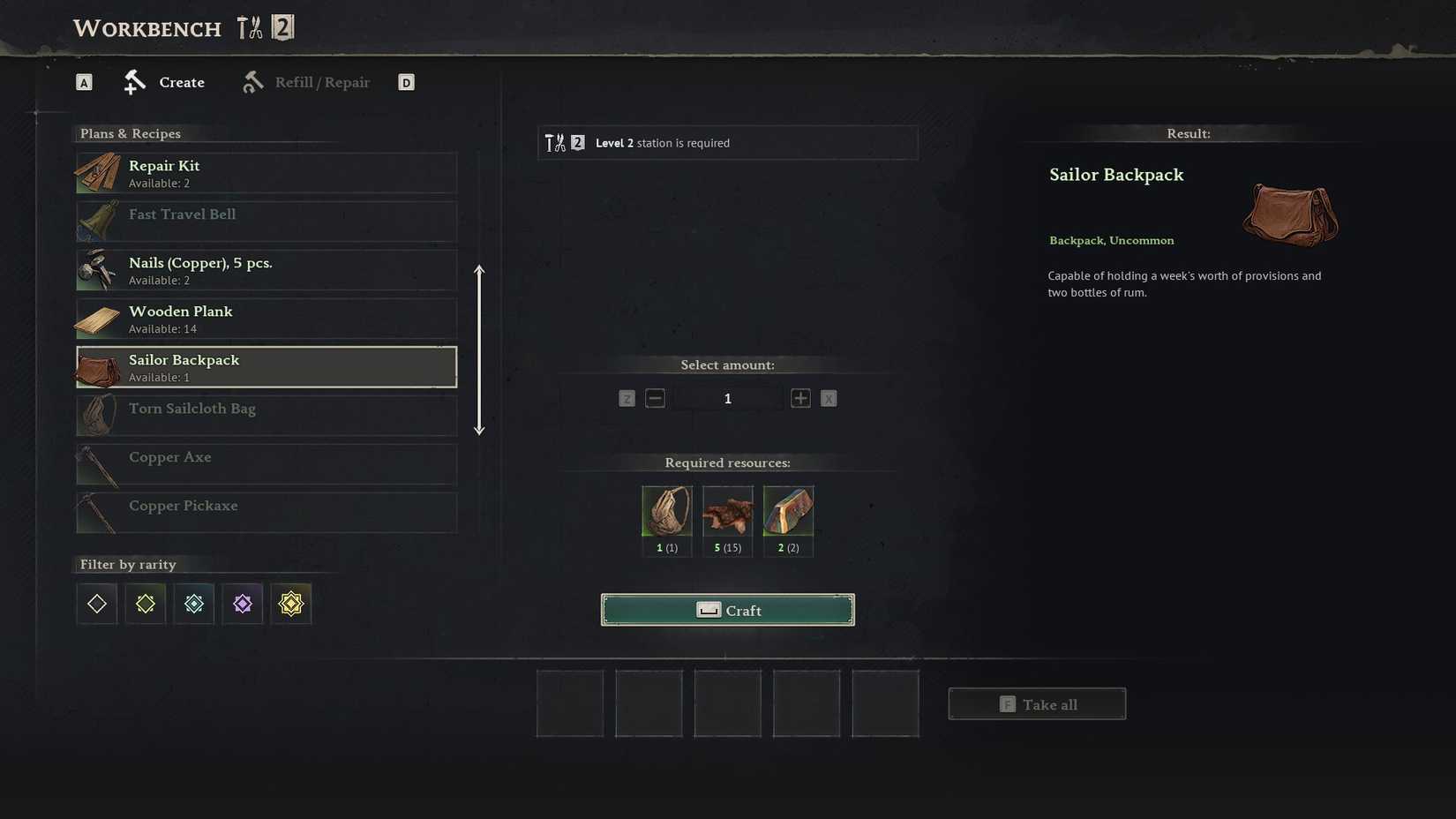Toggle the gold legendary rarity filter
Screen dimensions: 1456x819
coord(290,604)
